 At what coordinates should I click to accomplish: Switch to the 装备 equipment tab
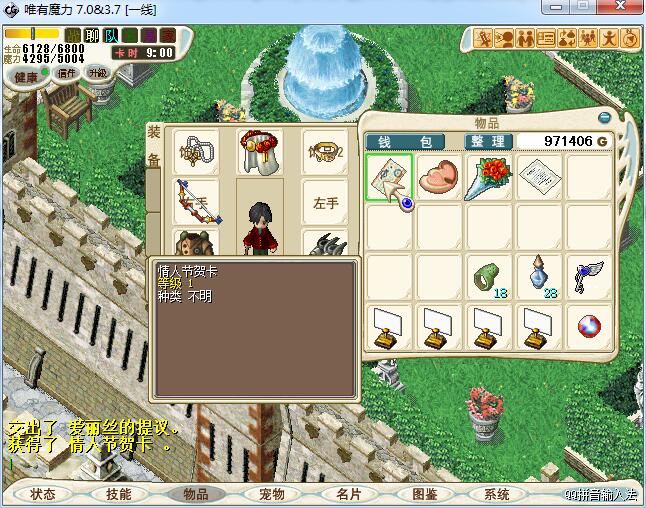[154, 146]
